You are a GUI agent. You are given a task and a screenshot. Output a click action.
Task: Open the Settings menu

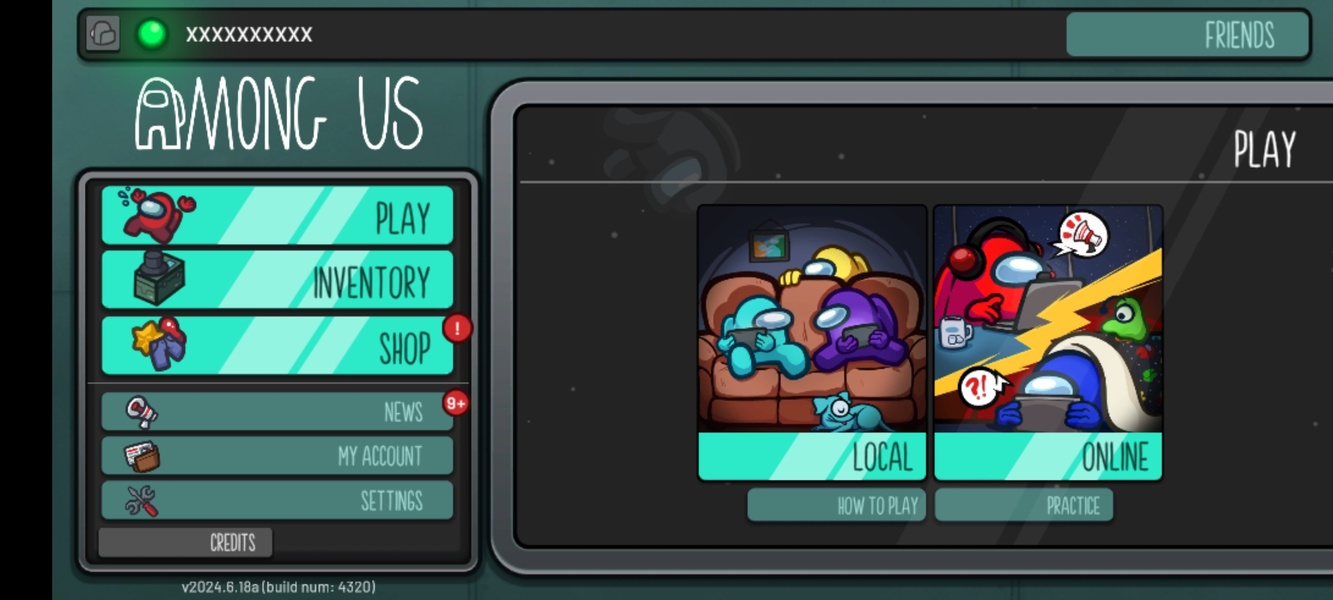pyautogui.click(x=277, y=500)
